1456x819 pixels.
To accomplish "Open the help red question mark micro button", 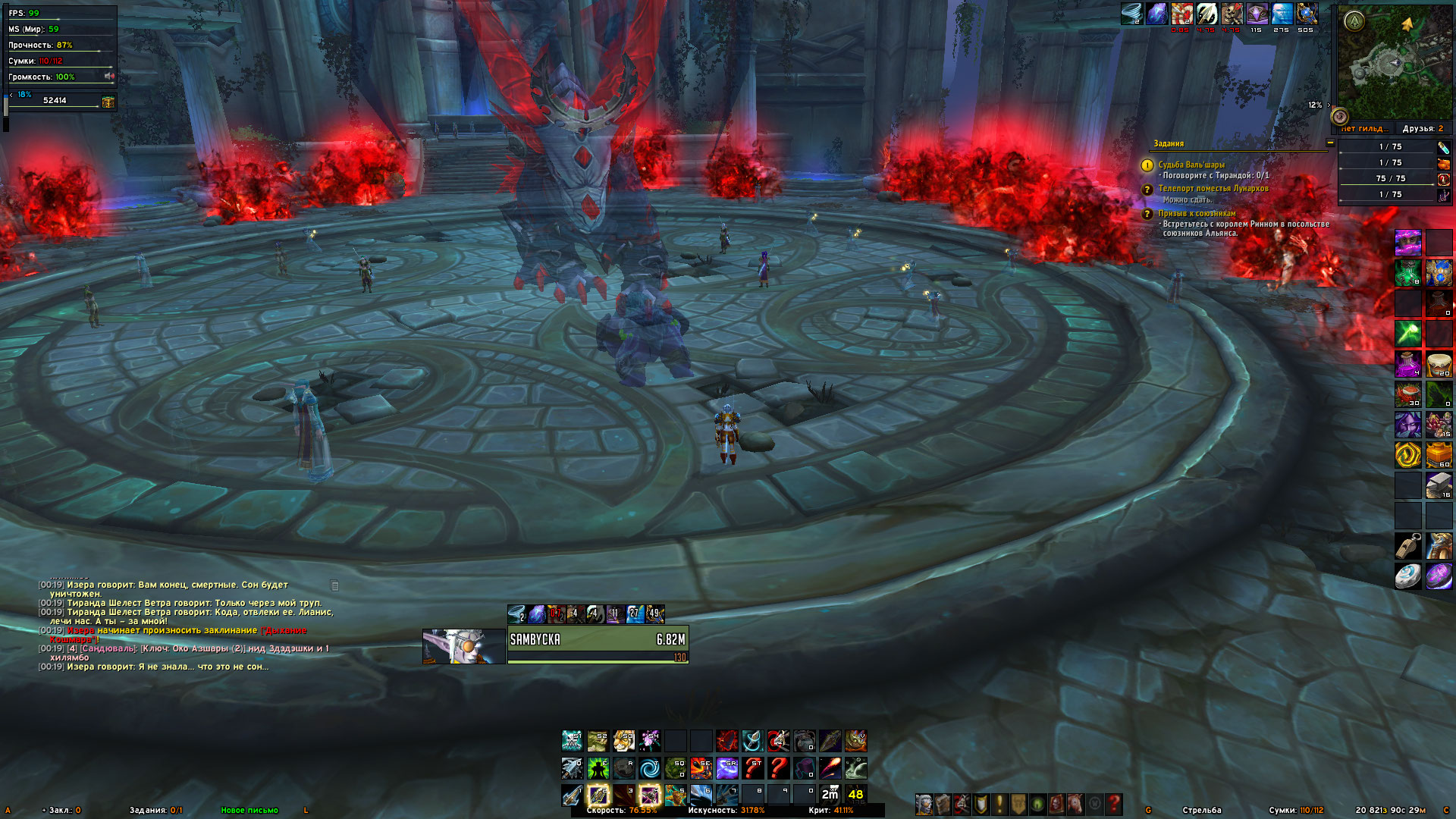I will [1113, 804].
